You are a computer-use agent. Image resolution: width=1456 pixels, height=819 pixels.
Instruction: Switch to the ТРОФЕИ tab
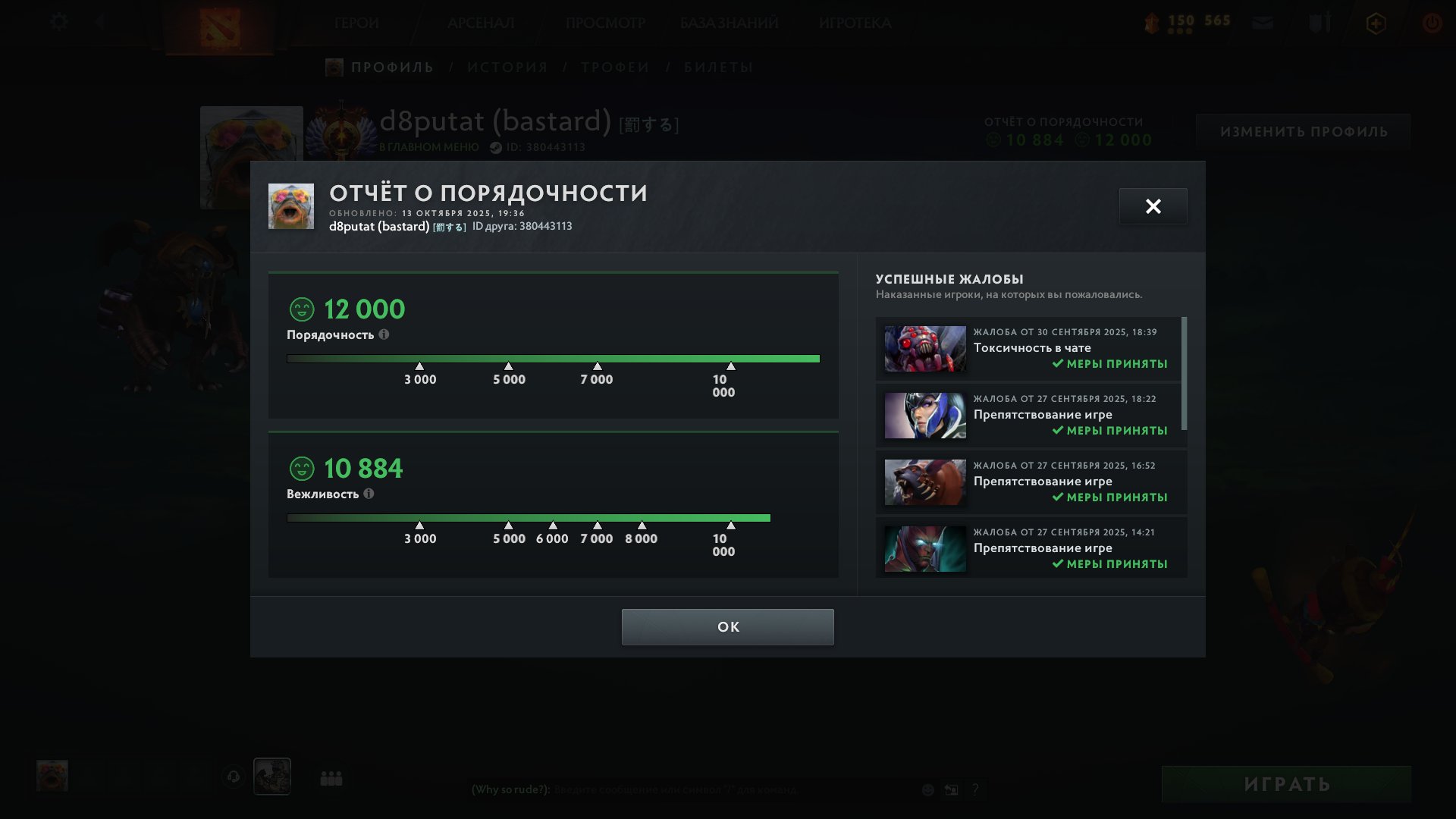(615, 67)
